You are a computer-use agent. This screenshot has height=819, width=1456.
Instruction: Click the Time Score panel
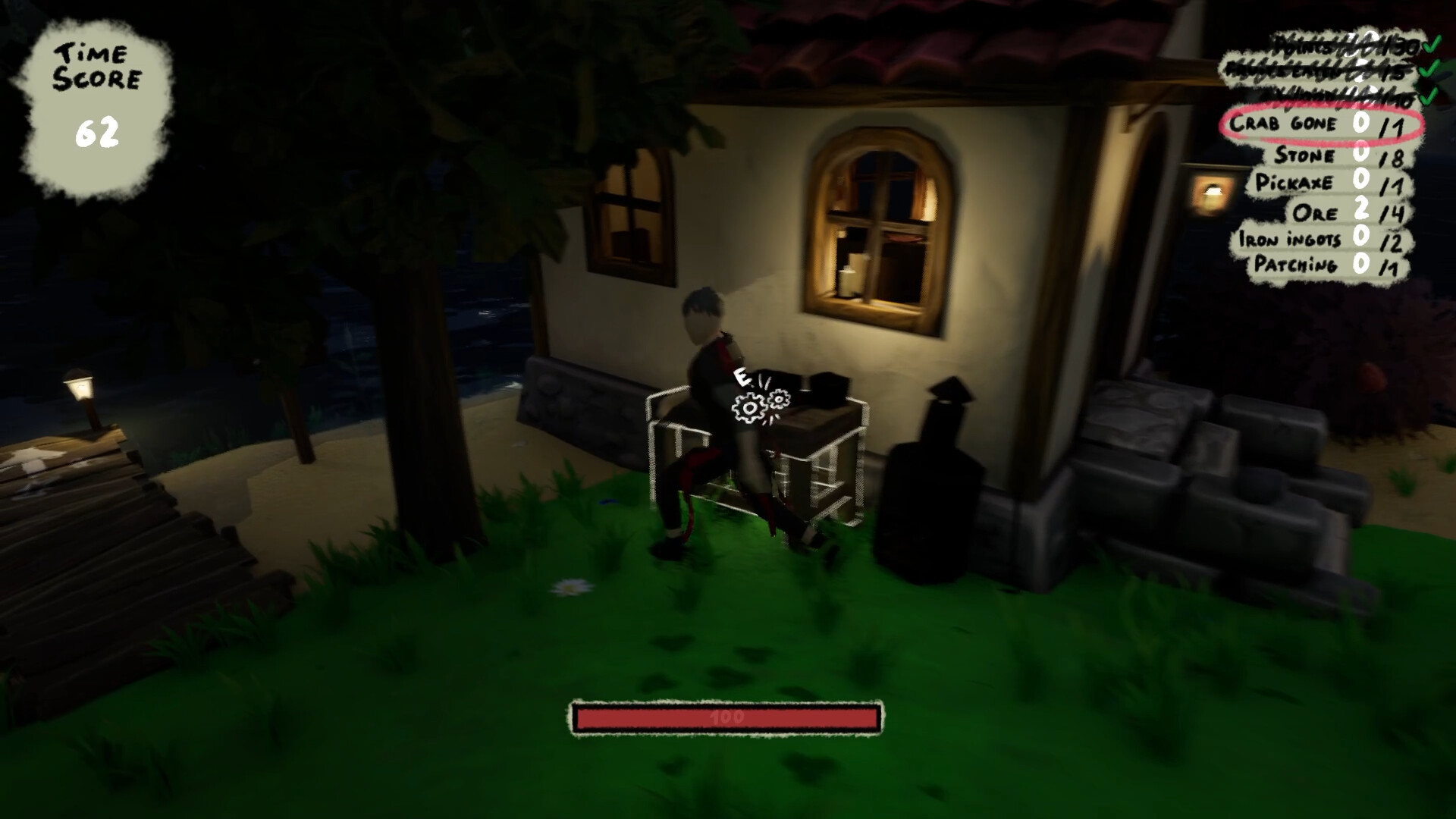(99, 87)
